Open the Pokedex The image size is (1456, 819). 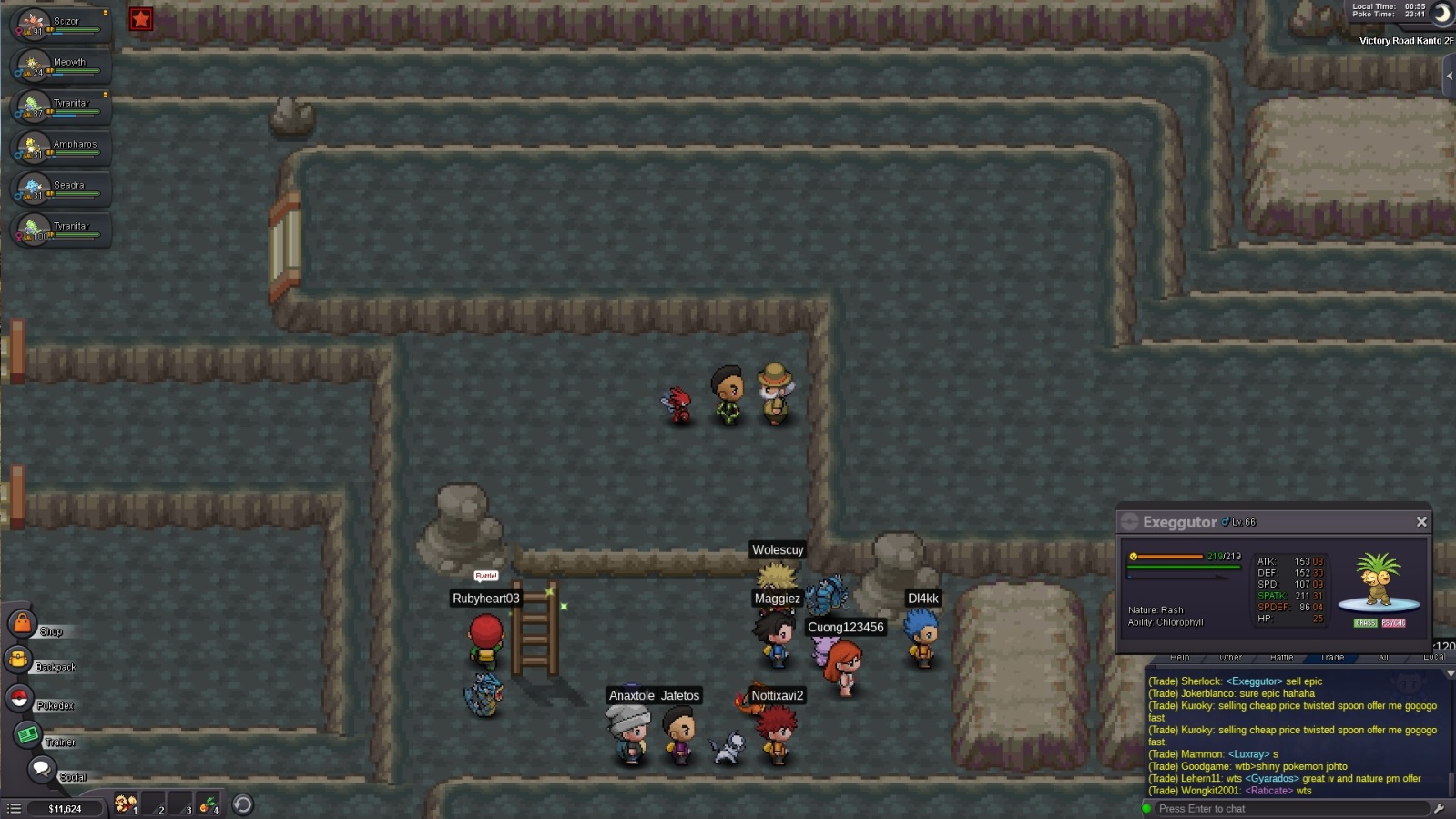(x=19, y=699)
